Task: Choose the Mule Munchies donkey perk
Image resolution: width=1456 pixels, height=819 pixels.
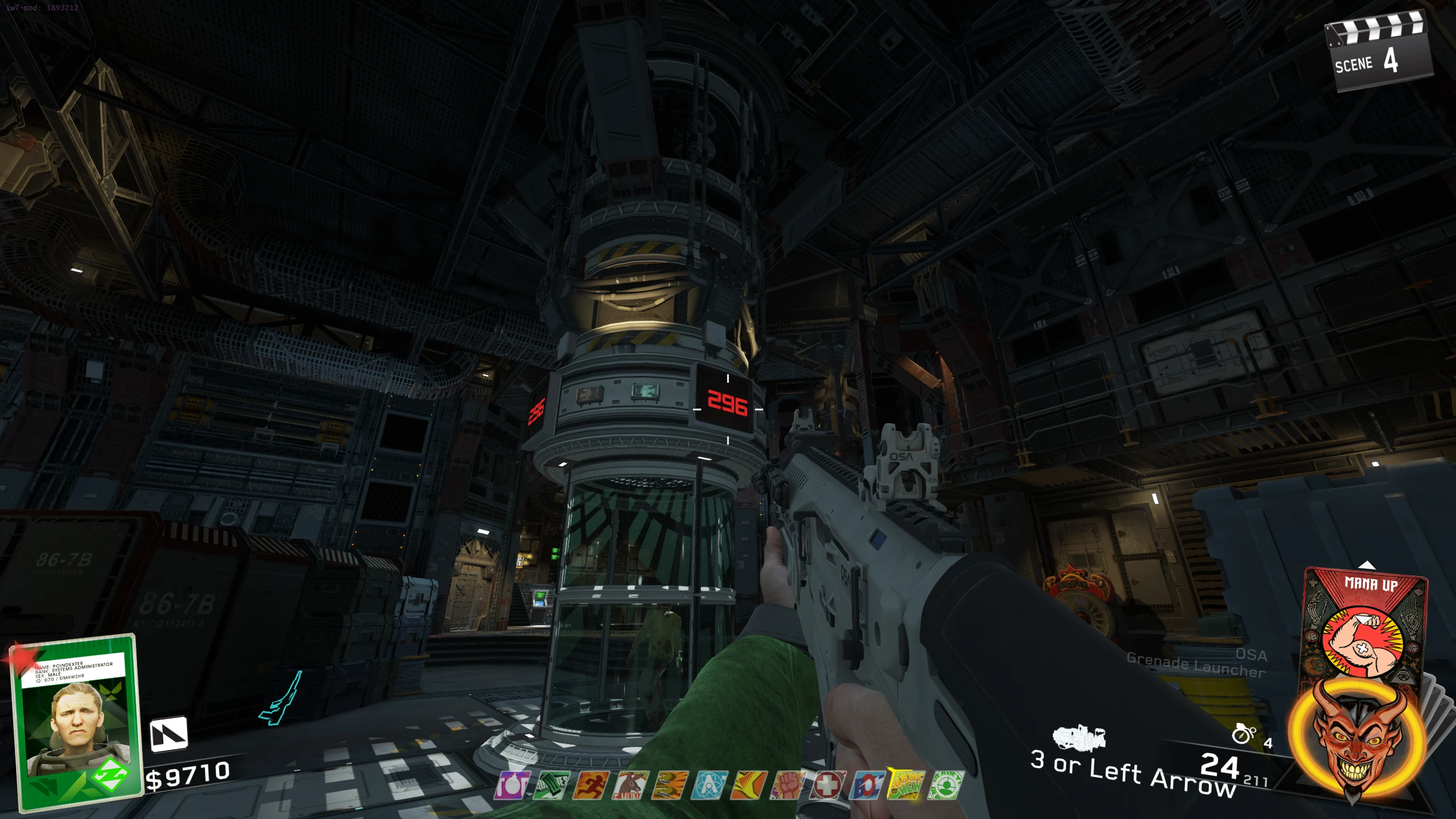Action: 630,785
